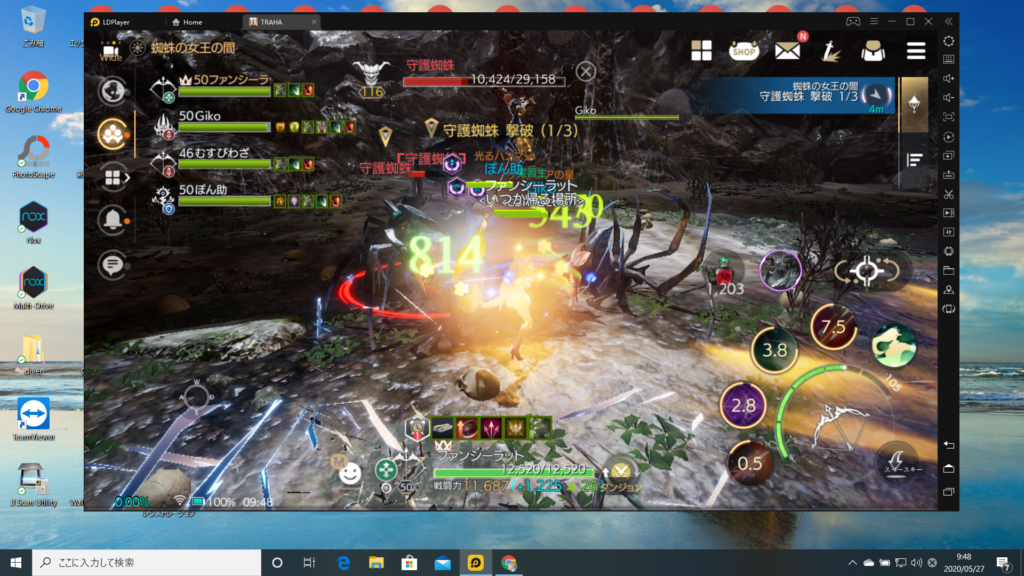Close the boss target frame with X
Image resolution: width=1024 pixels, height=576 pixels.
pos(586,71)
